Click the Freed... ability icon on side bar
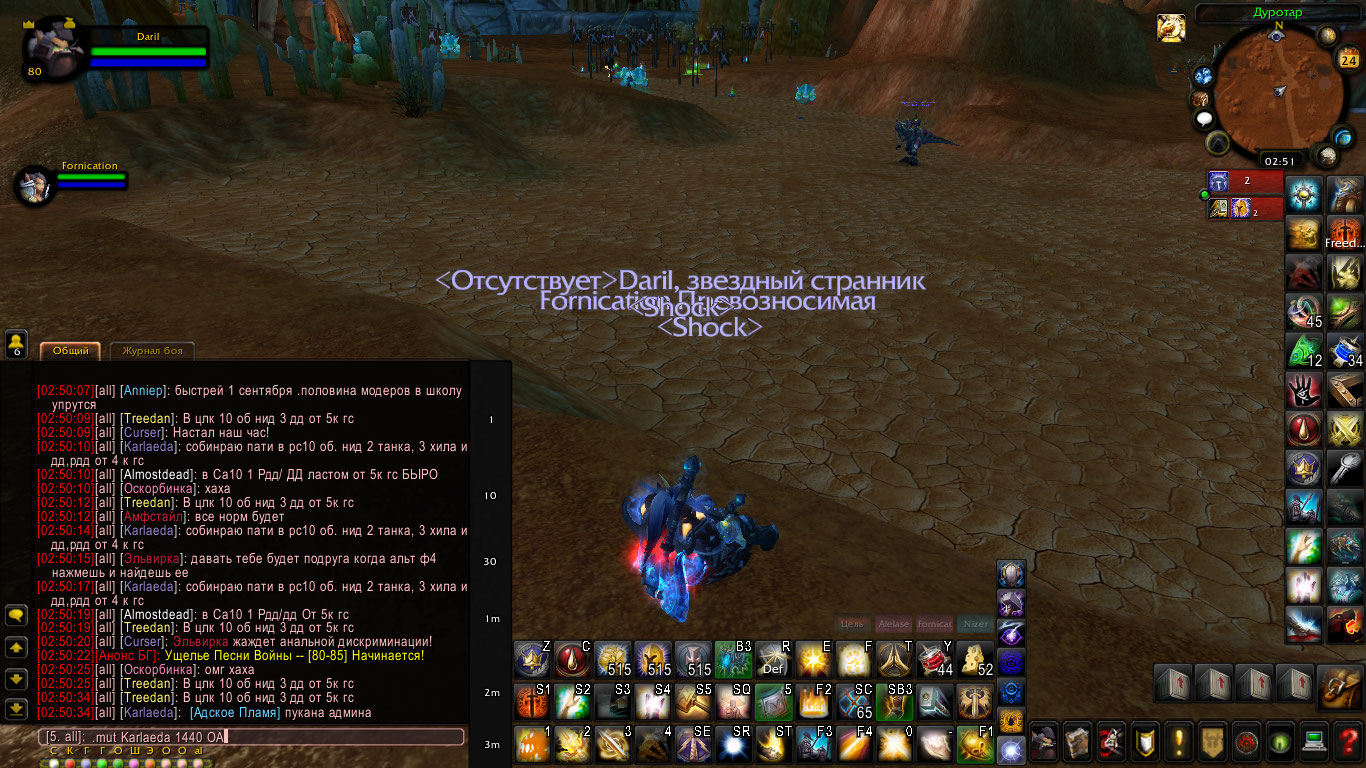Screen dimensions: 1366x768 click(1345, 232)
